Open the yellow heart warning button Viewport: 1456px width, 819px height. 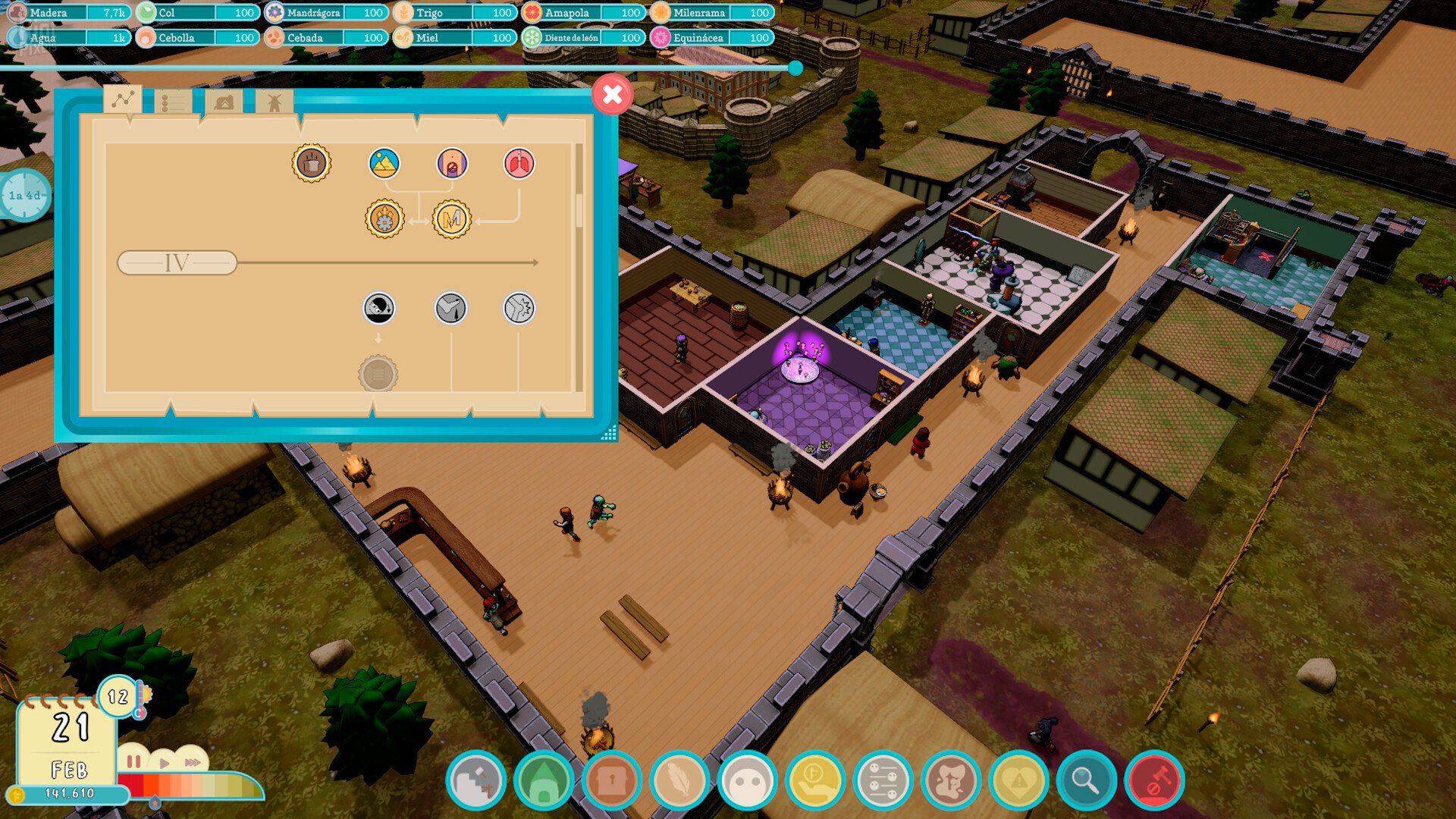click(x=1018, y=780)
